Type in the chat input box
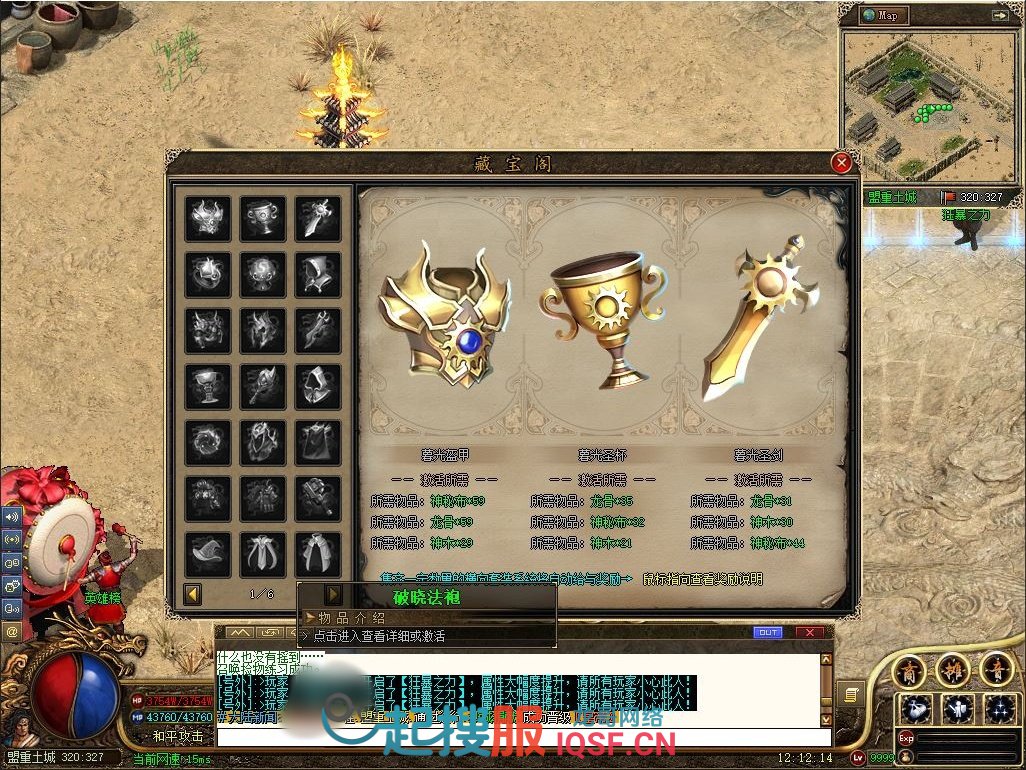The height and width of the screenshot is (770, 1026). 520,740
